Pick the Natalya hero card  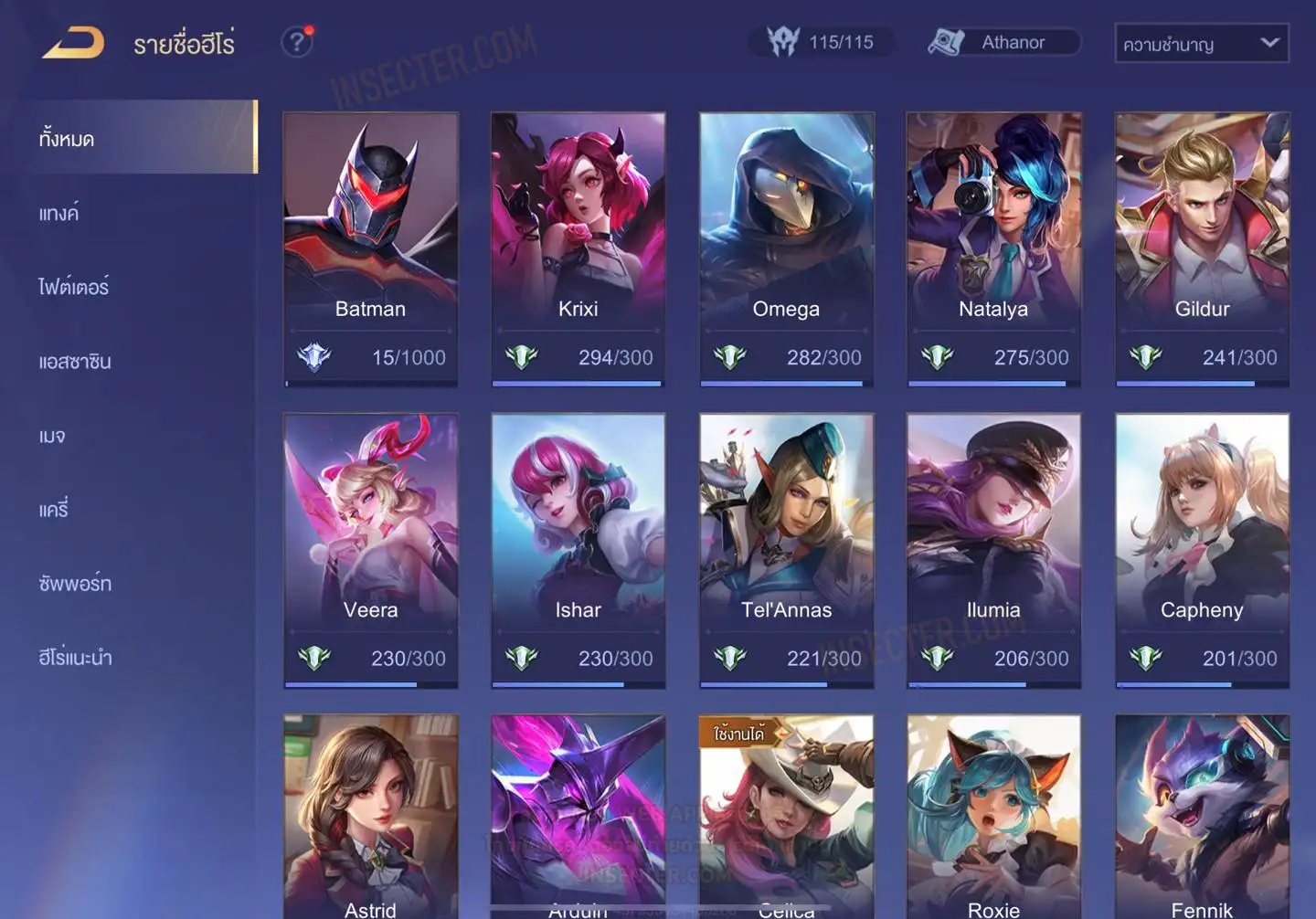(993, 248)
